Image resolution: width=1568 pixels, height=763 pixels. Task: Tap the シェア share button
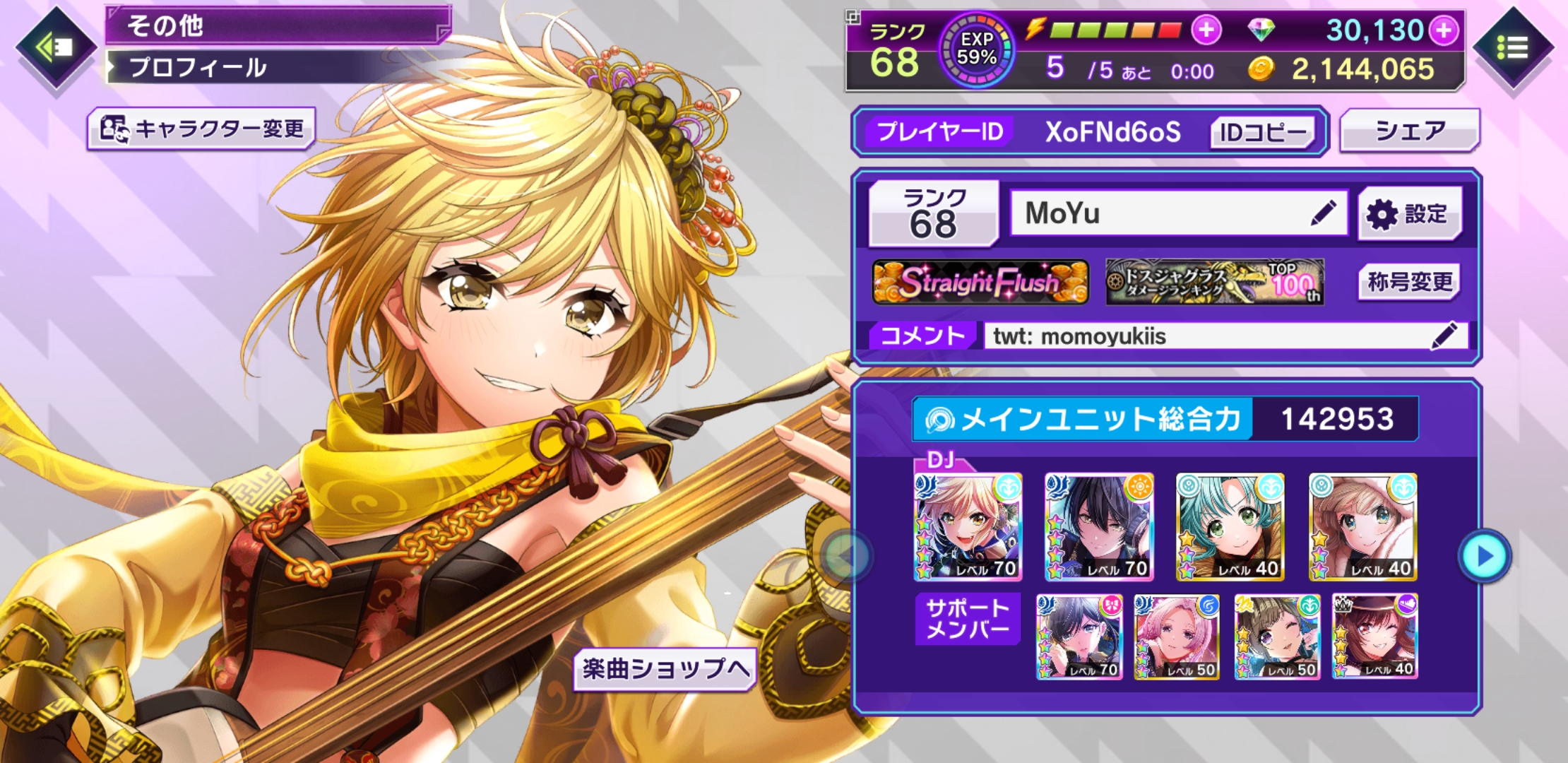click(x=1409, y=131)
